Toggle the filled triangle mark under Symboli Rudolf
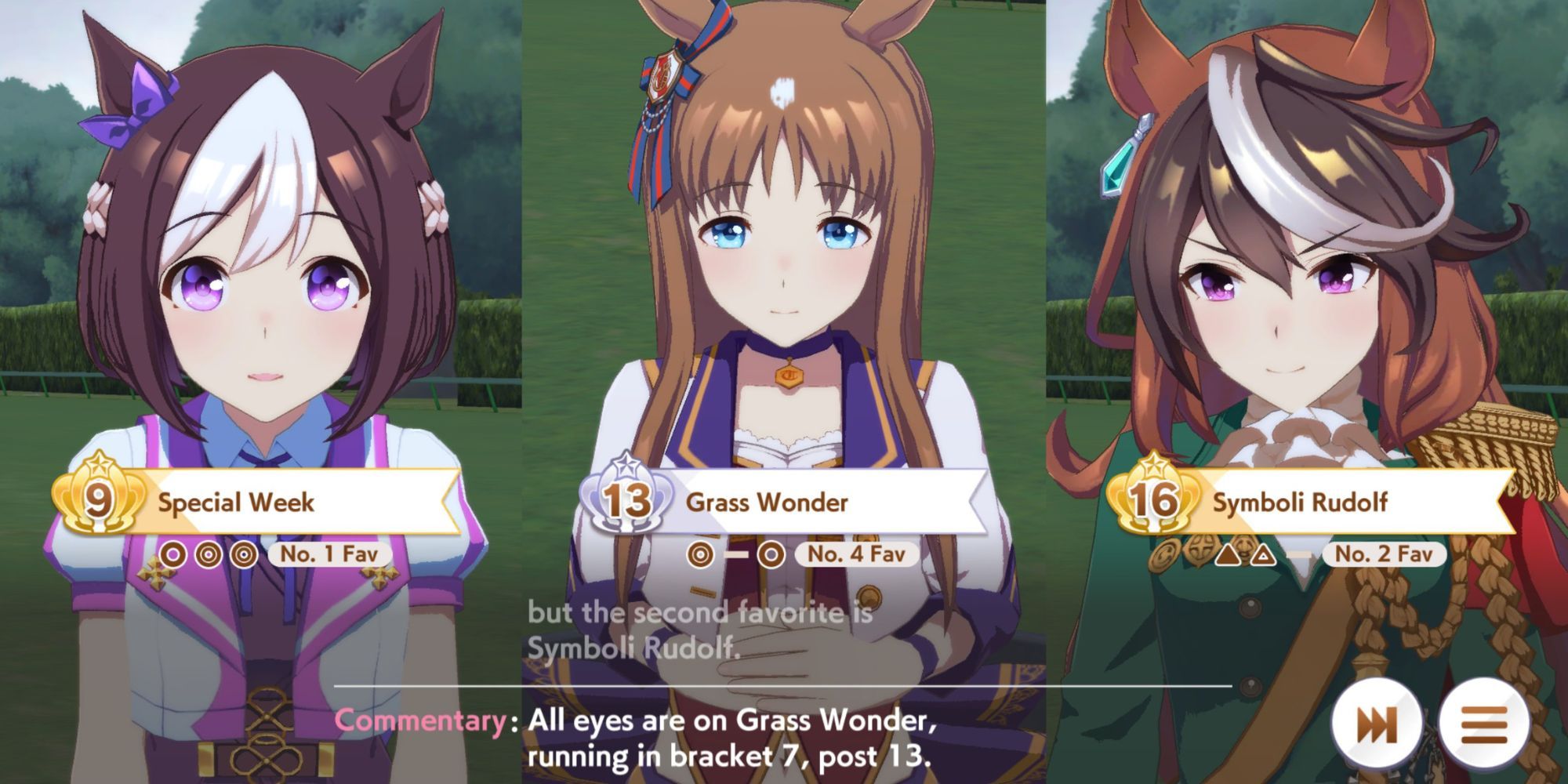 click(x=1228, y=554)
